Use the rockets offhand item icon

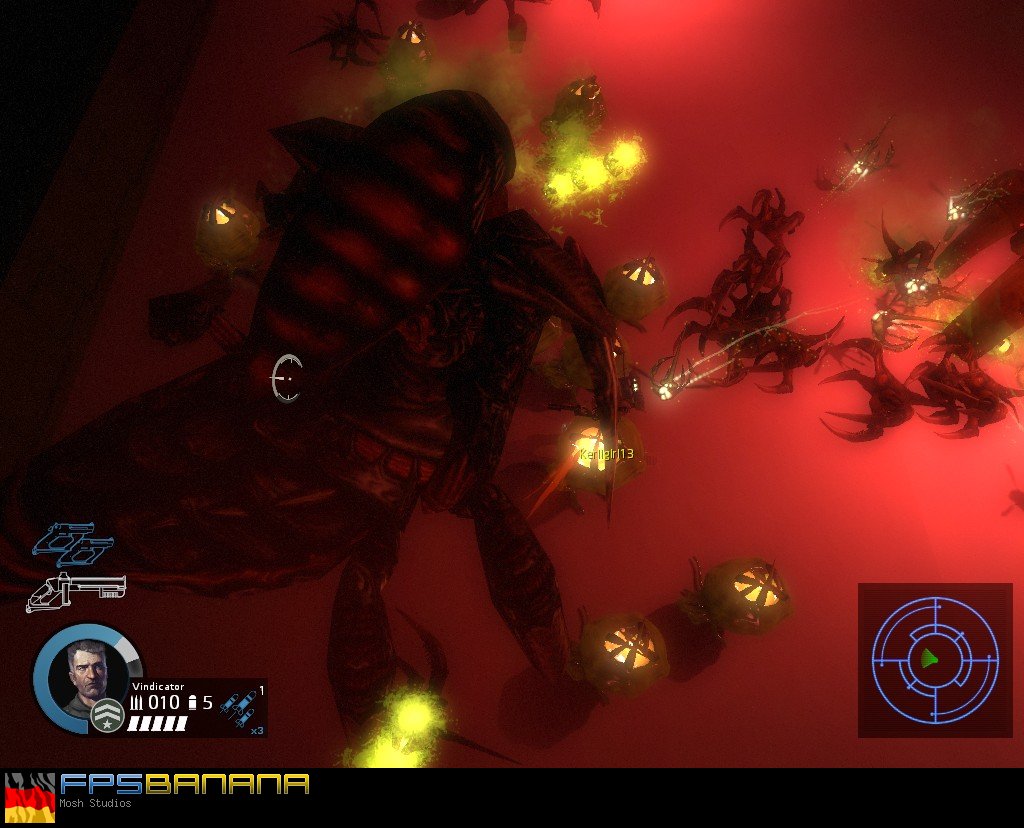pyautogui.click(x=239, y=707)
